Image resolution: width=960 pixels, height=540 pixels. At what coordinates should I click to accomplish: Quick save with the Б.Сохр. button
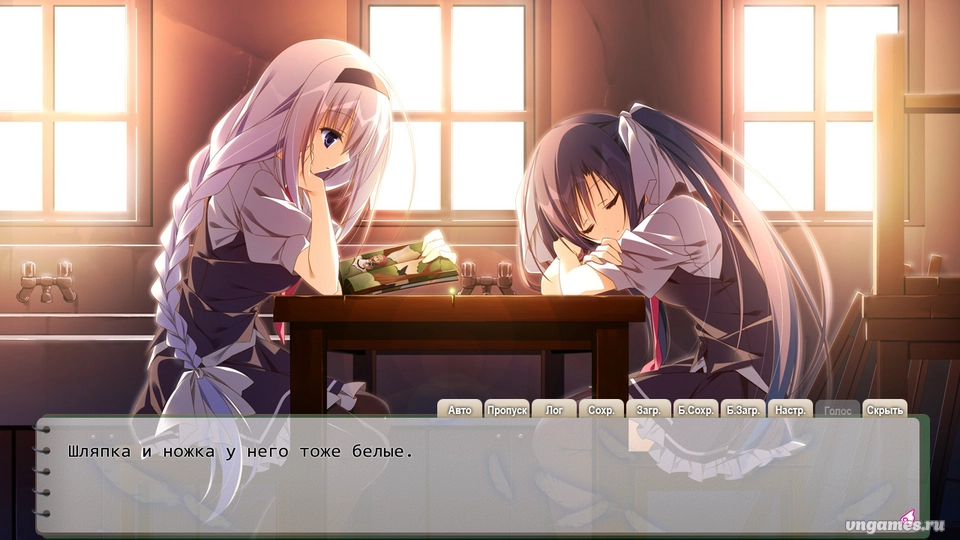(x=695, y=410)
